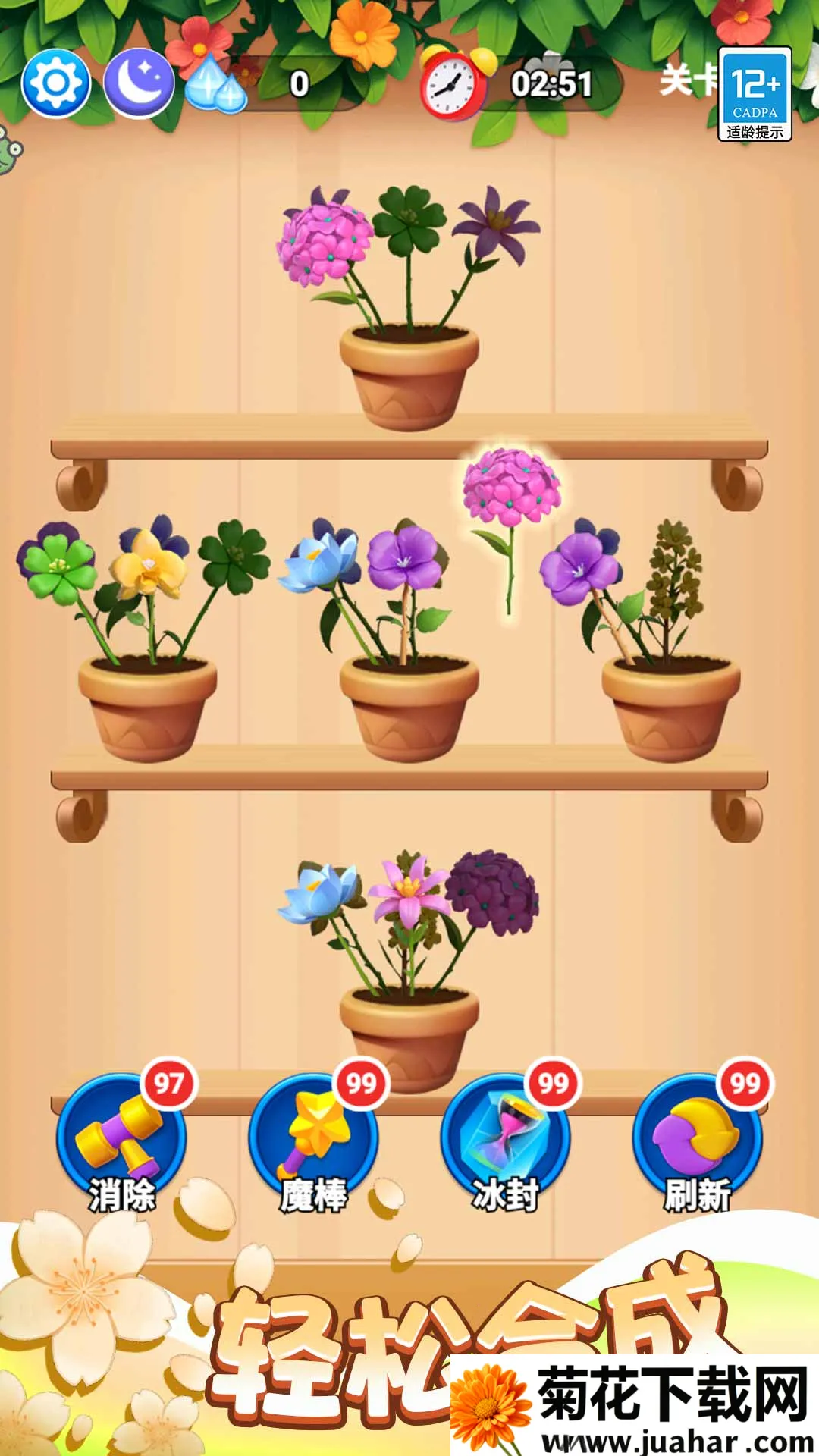Tap the 刷新 refresh power-up
This screenshot has width=819, height=1456.
point(698,1139)
